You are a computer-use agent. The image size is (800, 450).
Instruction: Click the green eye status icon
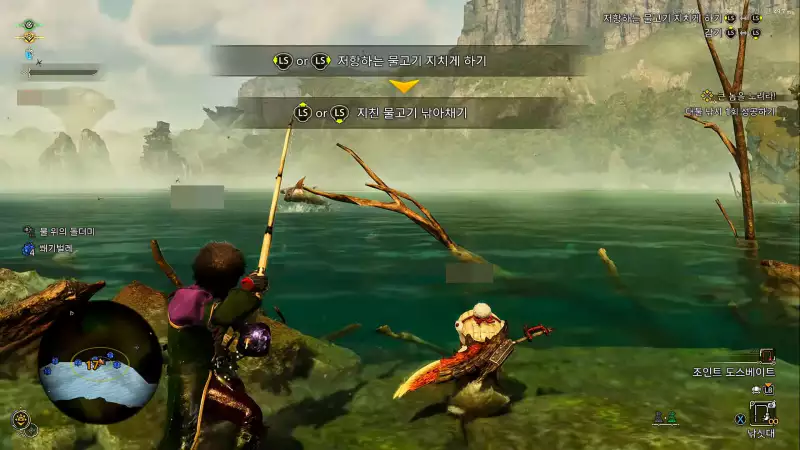29,24
